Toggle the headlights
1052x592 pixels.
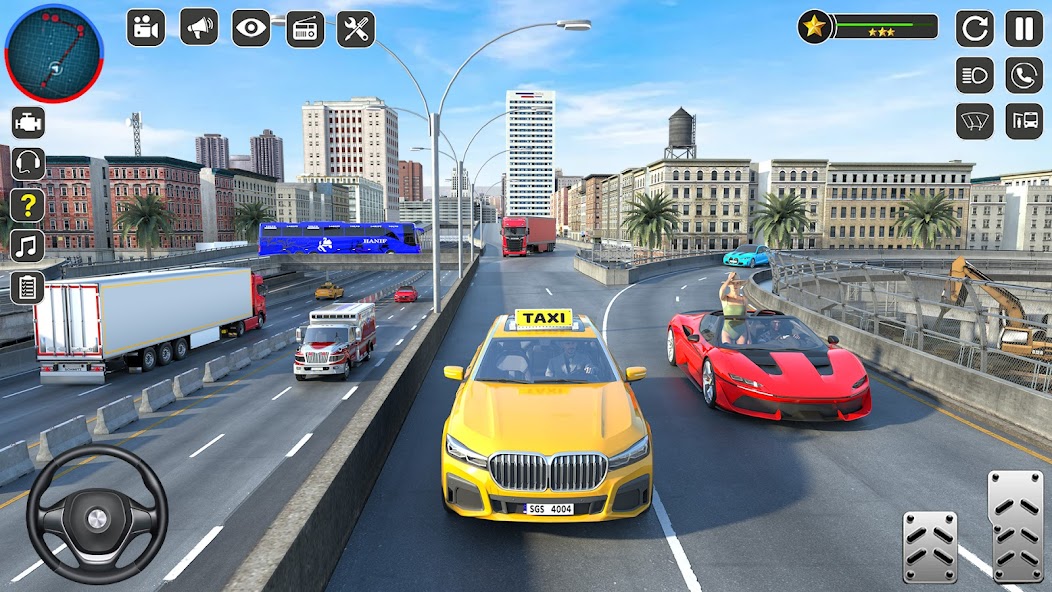(975, 75)
